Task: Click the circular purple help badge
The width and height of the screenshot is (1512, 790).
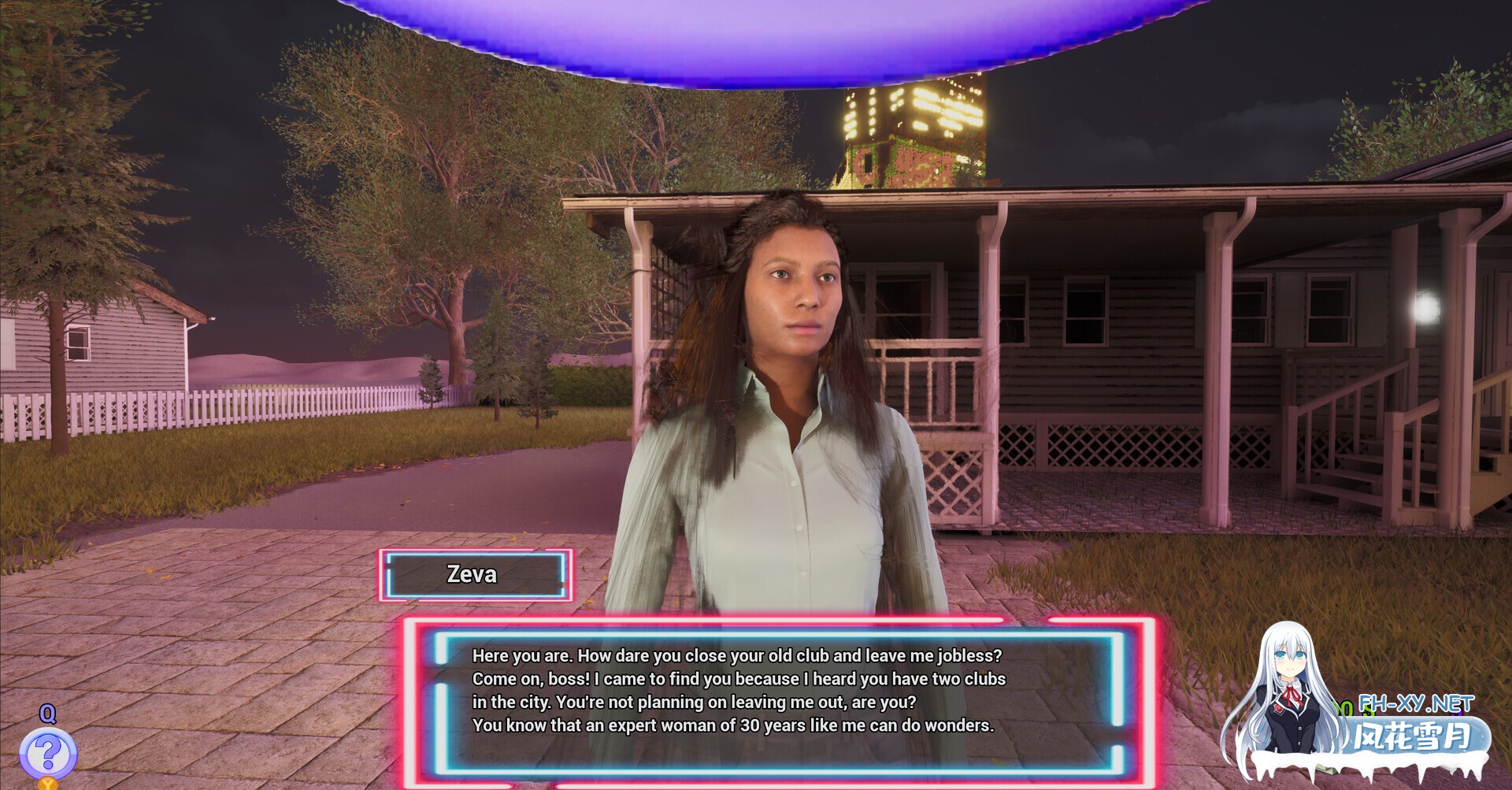Action: point(48,750)
